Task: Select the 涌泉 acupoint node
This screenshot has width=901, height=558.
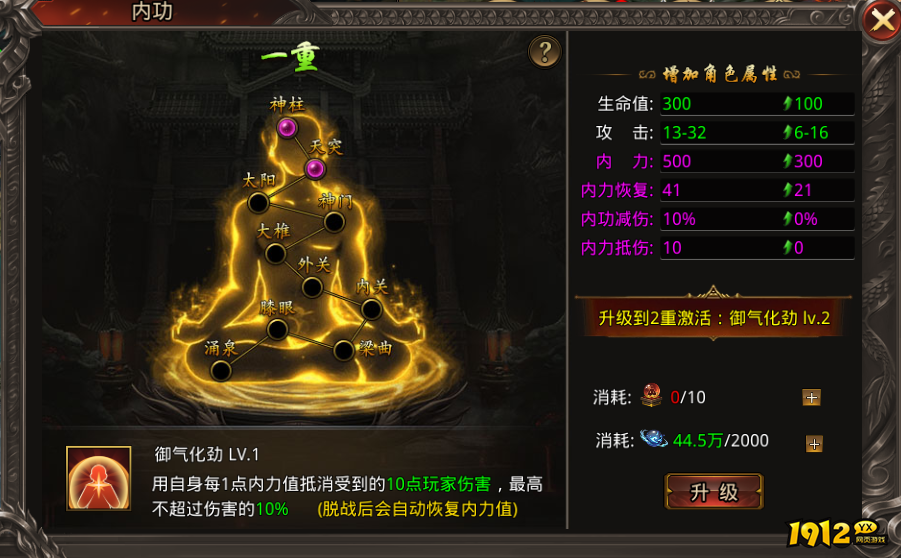Action: (x=221, y=370)
